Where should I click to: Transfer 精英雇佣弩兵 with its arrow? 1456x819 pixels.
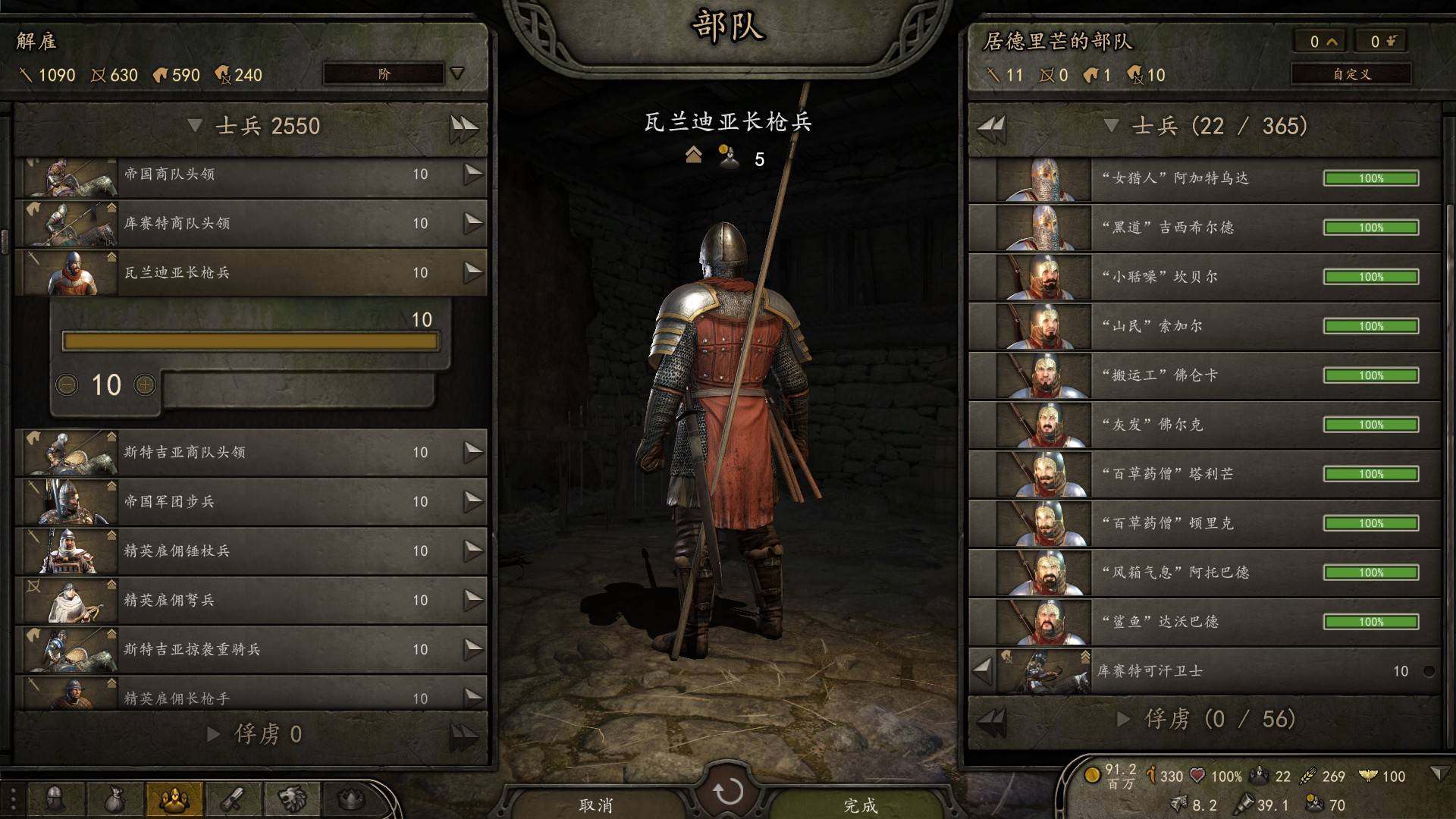point(473,600)
